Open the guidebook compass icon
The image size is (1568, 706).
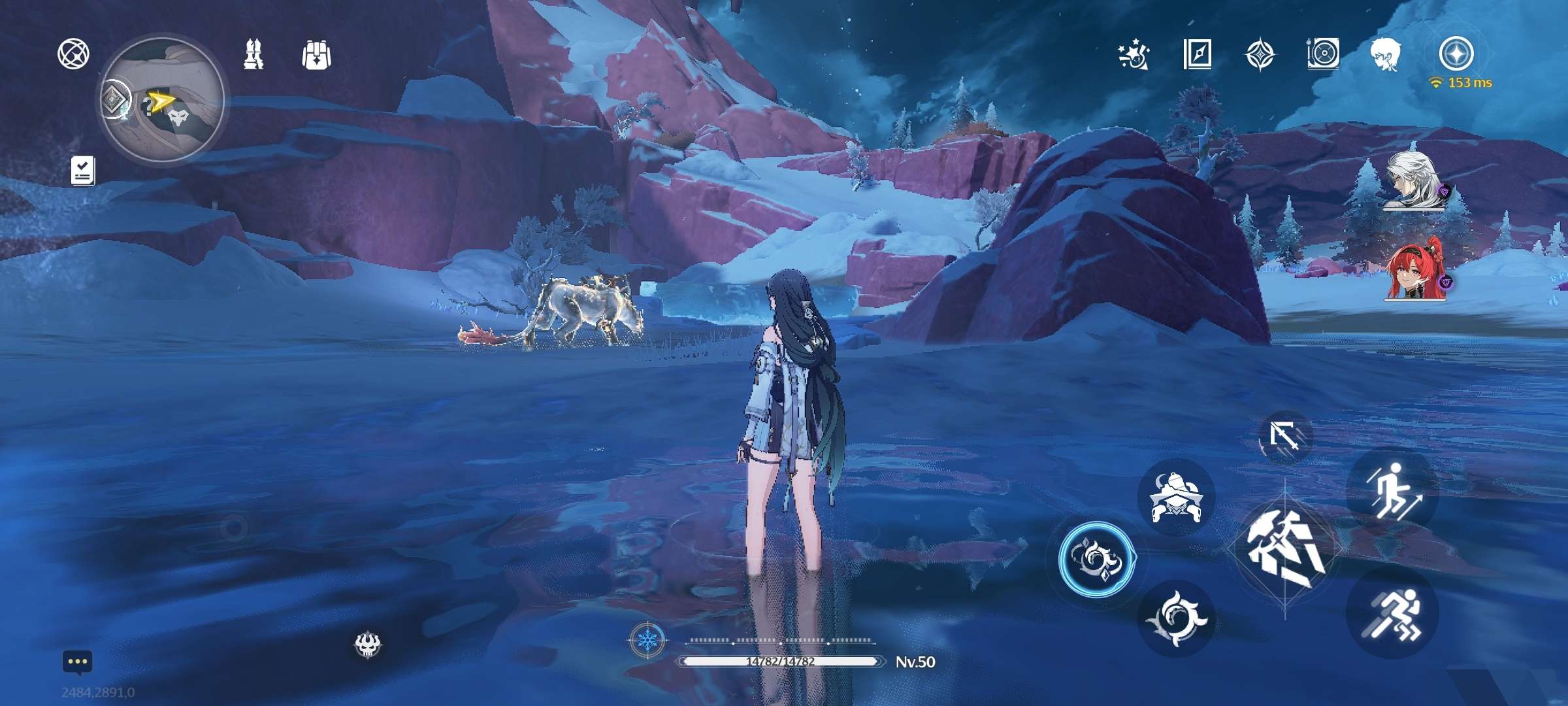click(1197, 54)
